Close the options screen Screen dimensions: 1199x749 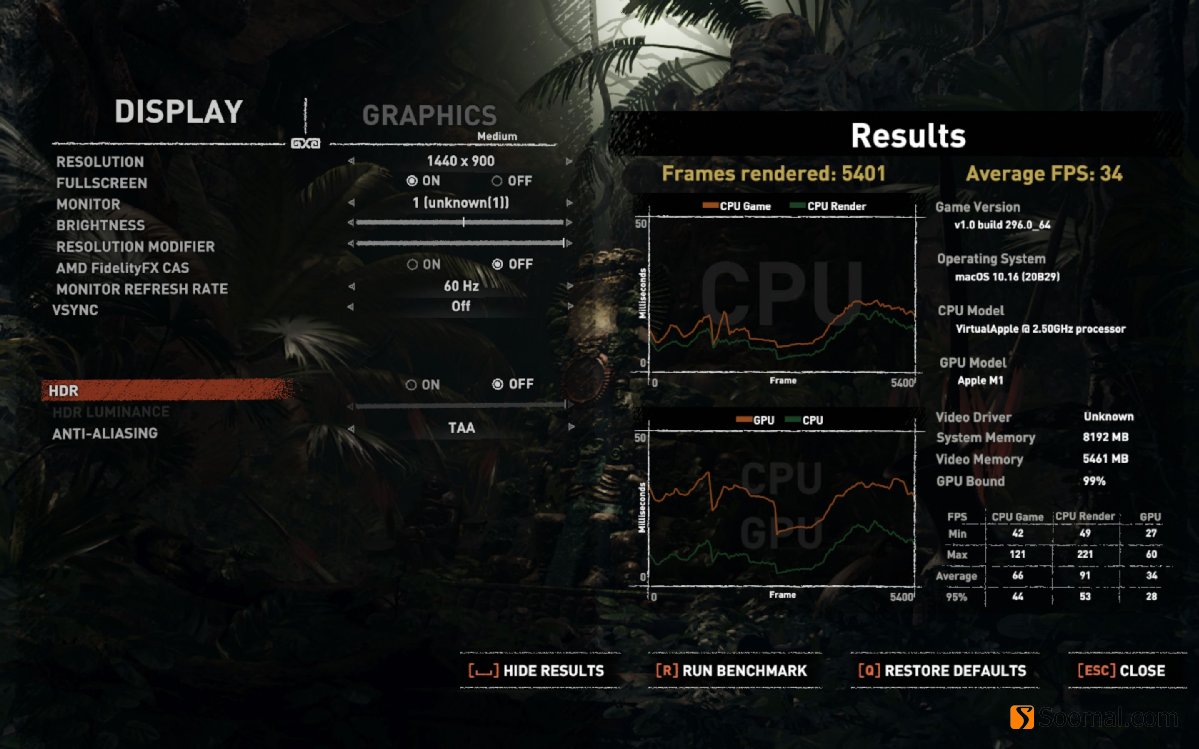1121,671
